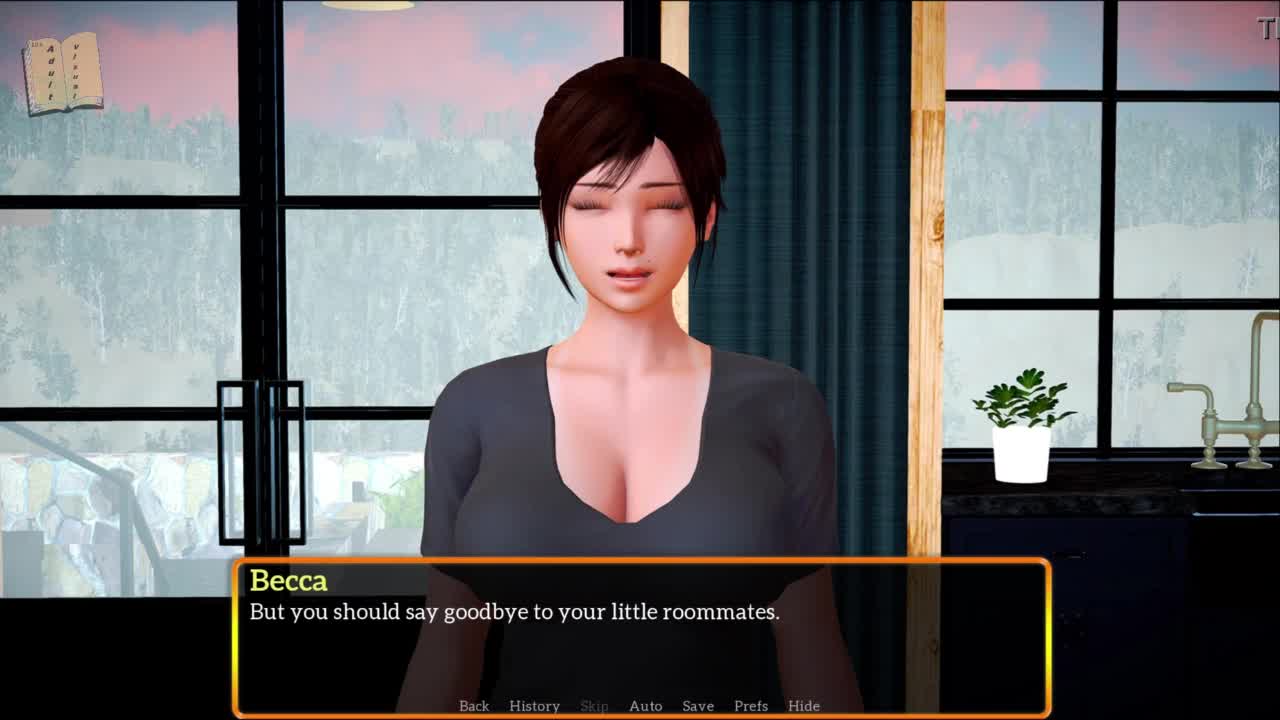The image size is (1280, 720).
Task: Hide the dialogue interface
Action: point(804,706)
